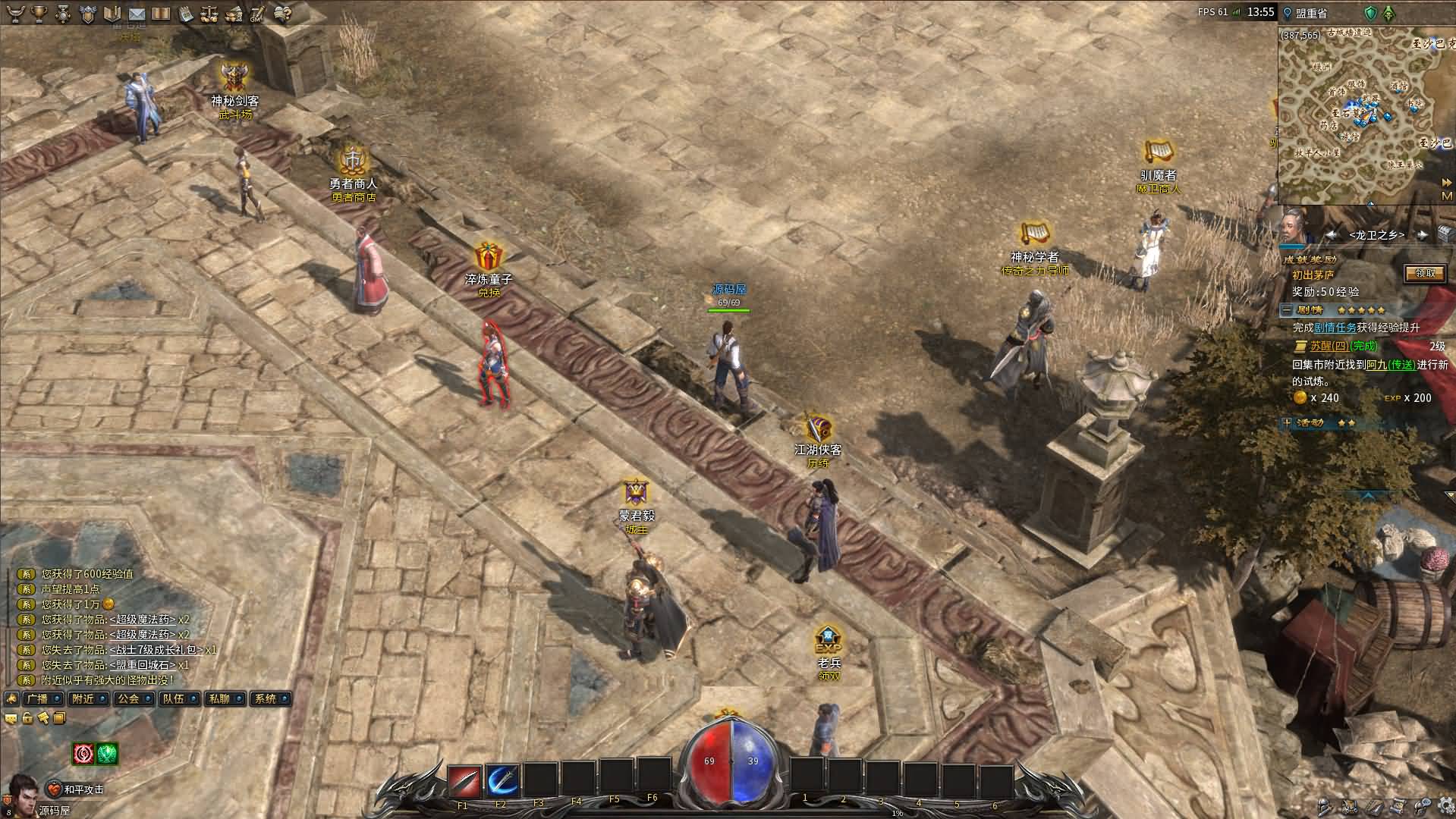Use the red slash skill on F1
Image resolution: width=1456 pixels, height=819 pixels.
pos(464,780)
